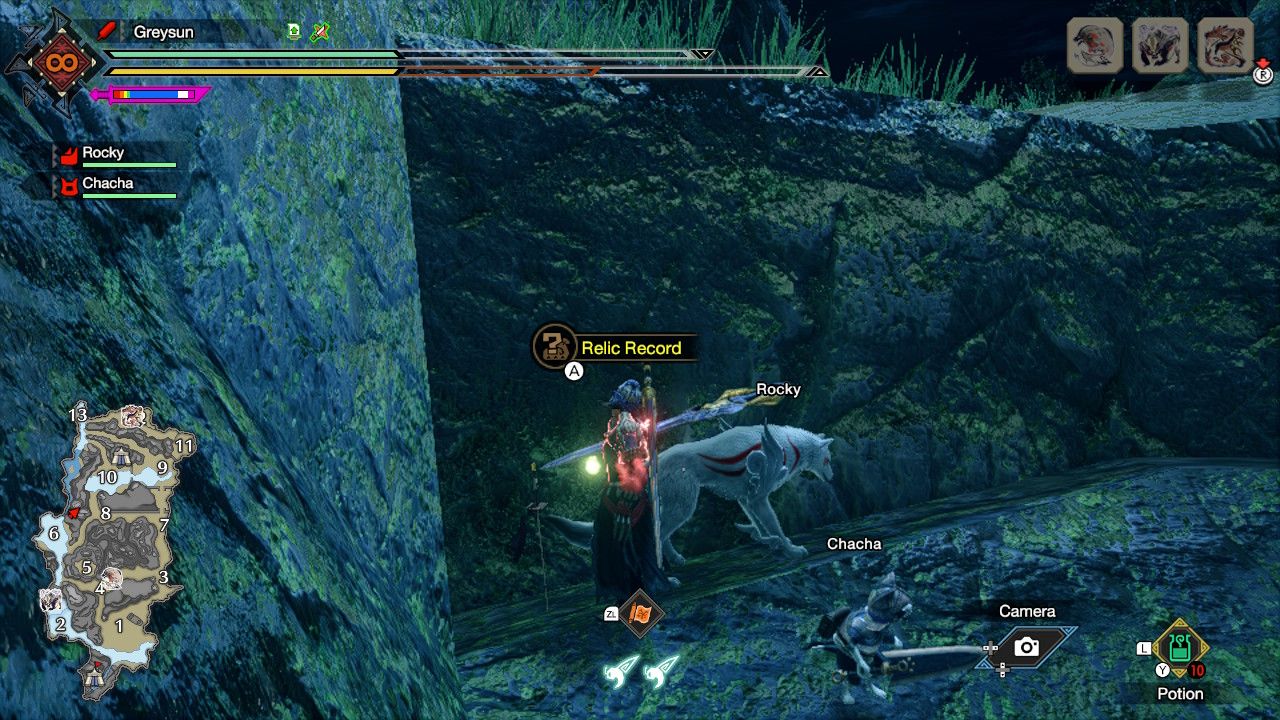Click the Y button prompt on the Potion slot
Screen dimensions: 1280x720
pos(1162,669)
